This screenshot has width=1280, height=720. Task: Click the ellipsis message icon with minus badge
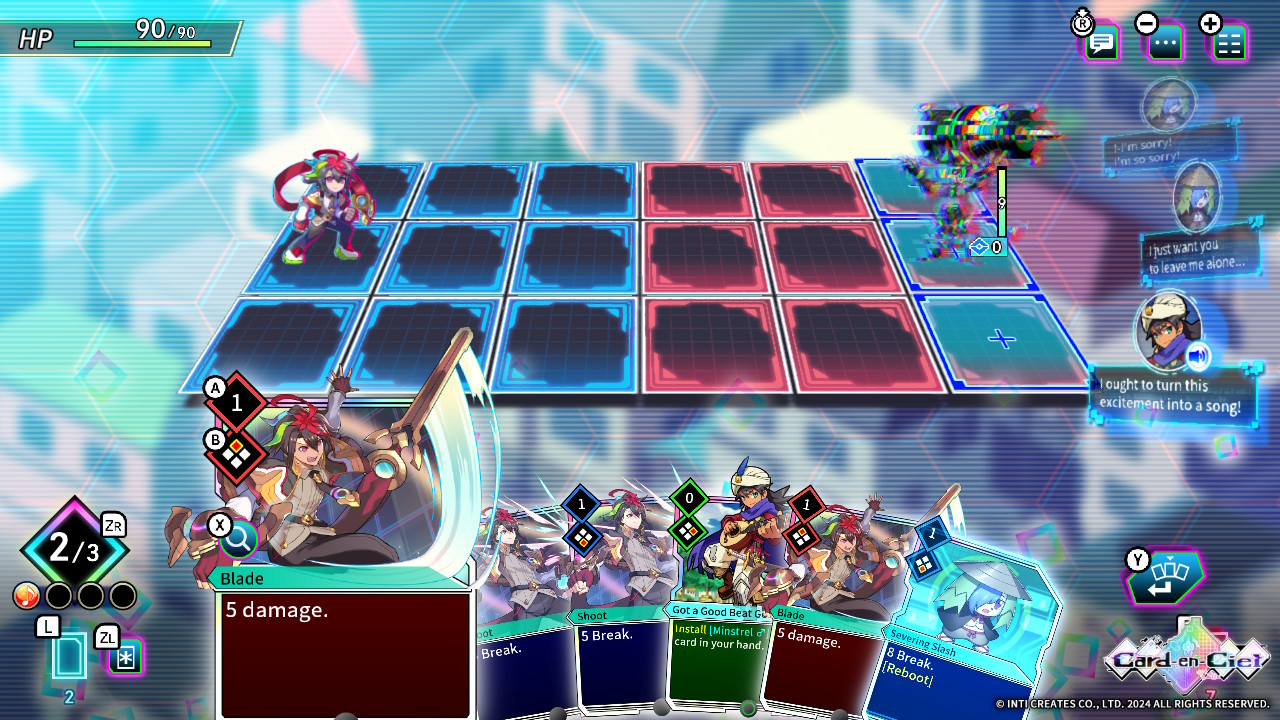pyautogui.click(x=1163, y=43)
